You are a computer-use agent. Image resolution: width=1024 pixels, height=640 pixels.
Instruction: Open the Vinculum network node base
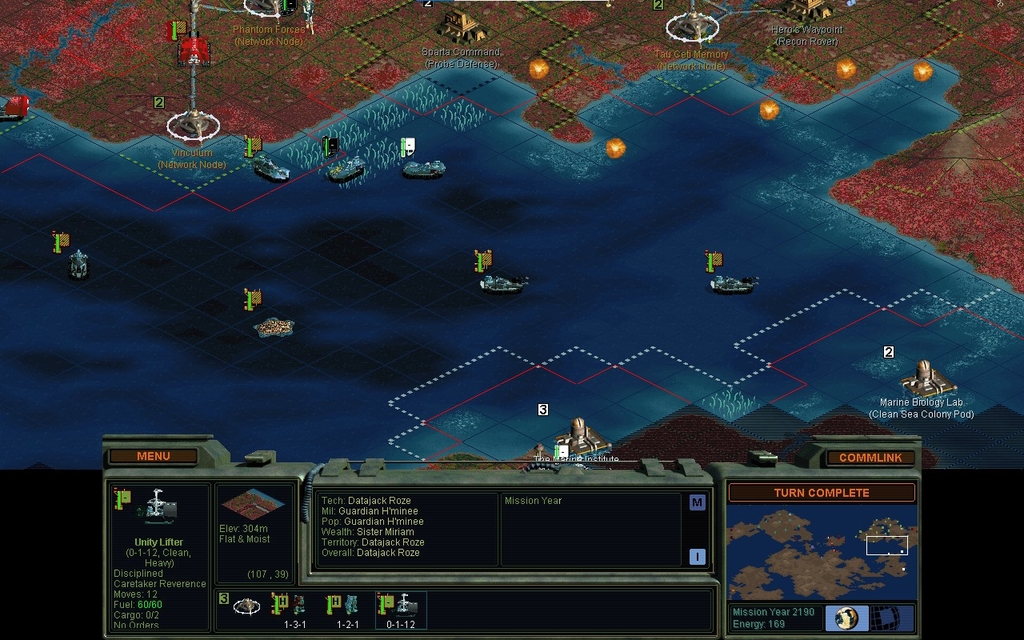tap(192, 125)
